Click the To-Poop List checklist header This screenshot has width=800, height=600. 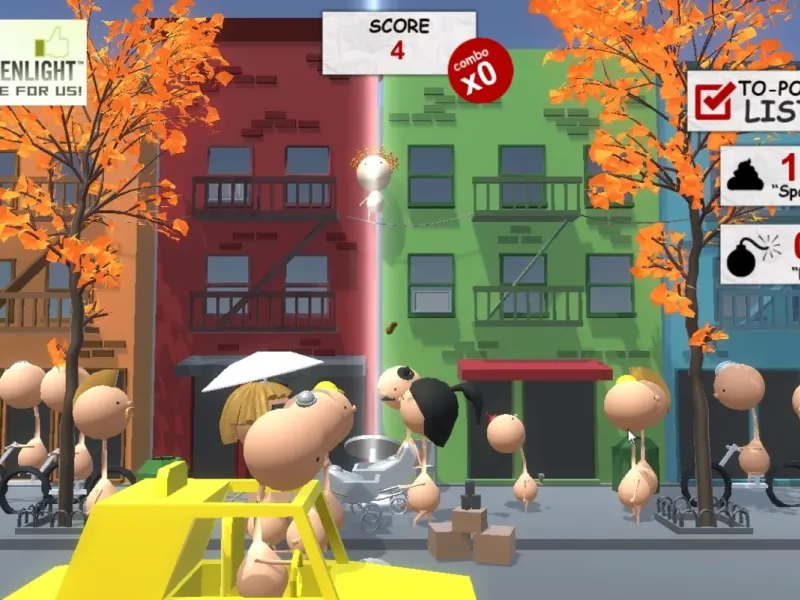(x=745, y=99)
